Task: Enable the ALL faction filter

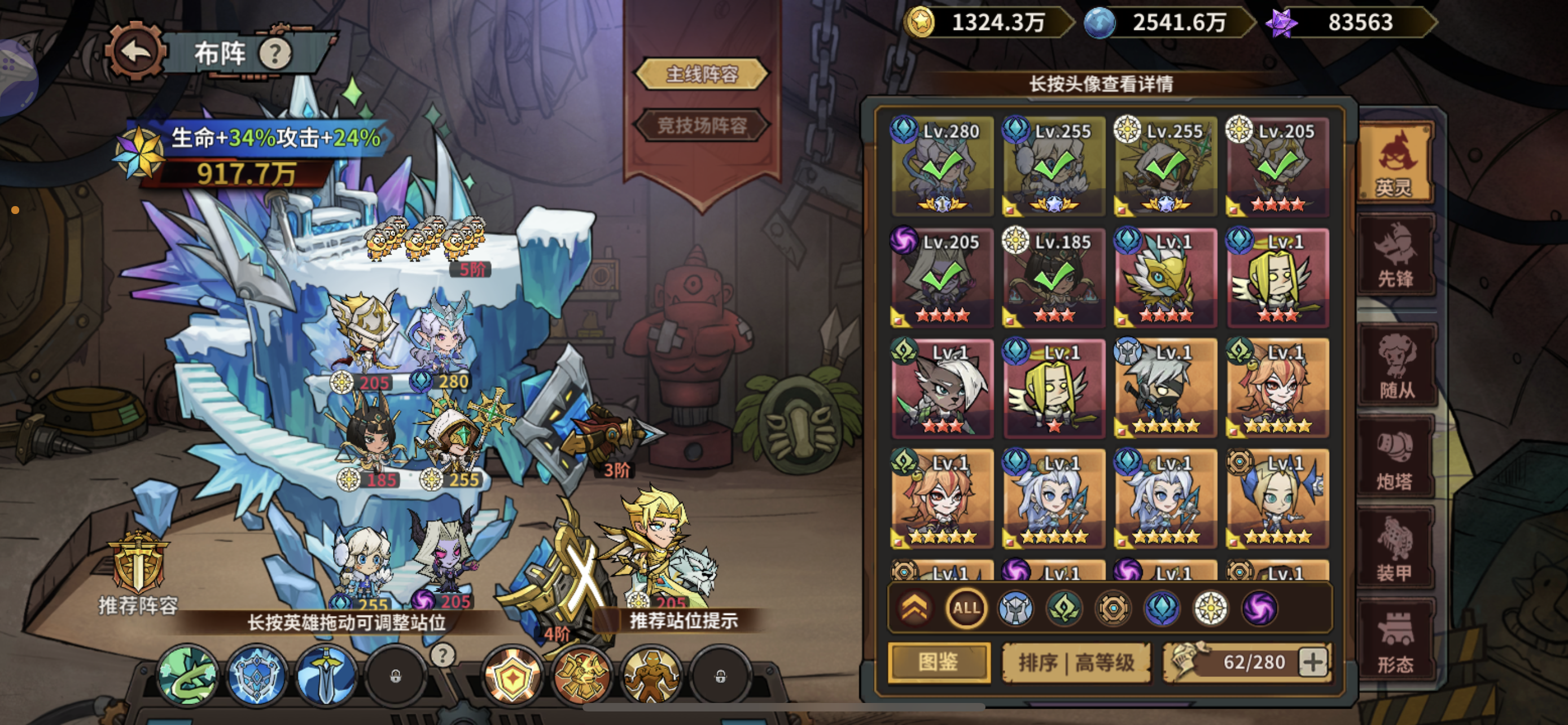Action: point(966,607)
